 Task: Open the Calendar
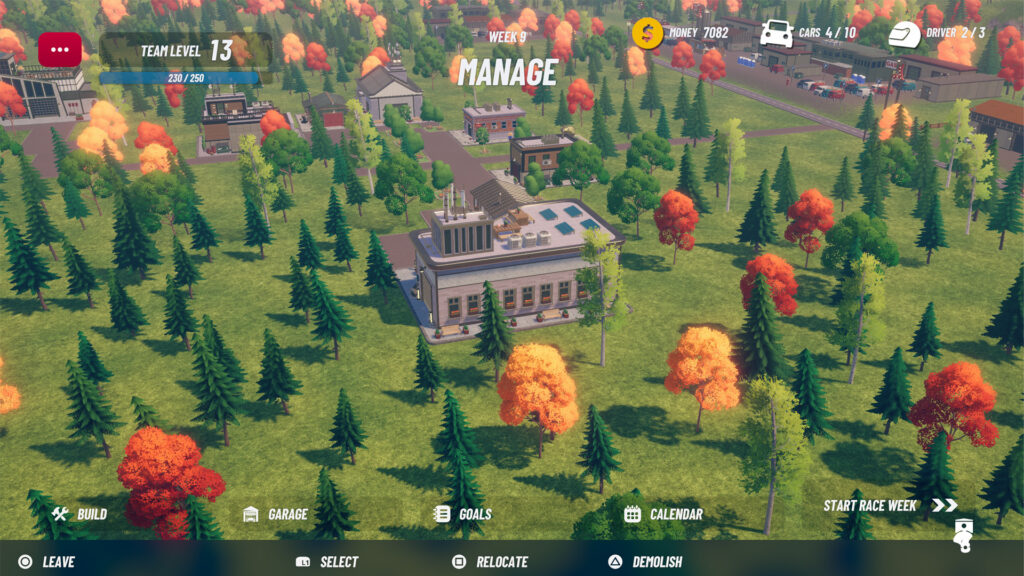[x=663, y=514]
